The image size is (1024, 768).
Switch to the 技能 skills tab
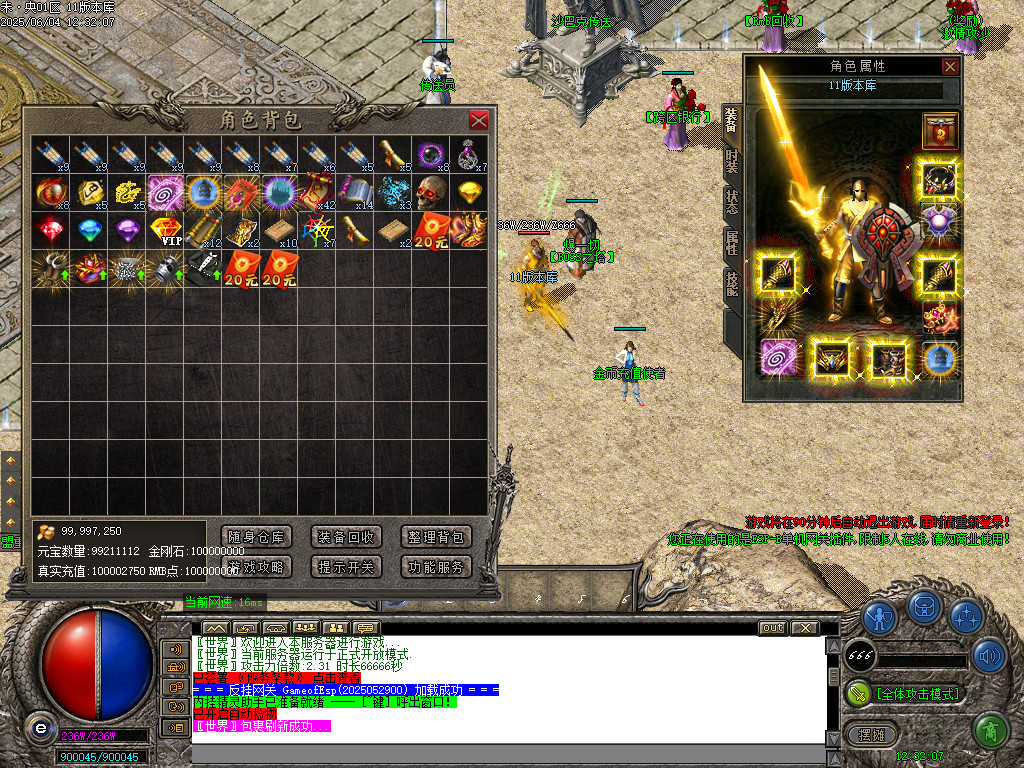(731, 285)
